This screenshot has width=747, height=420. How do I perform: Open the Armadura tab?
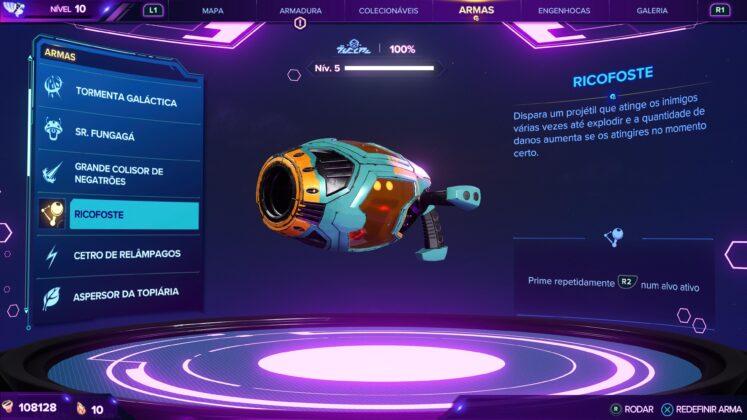click(x=298, y=11)
